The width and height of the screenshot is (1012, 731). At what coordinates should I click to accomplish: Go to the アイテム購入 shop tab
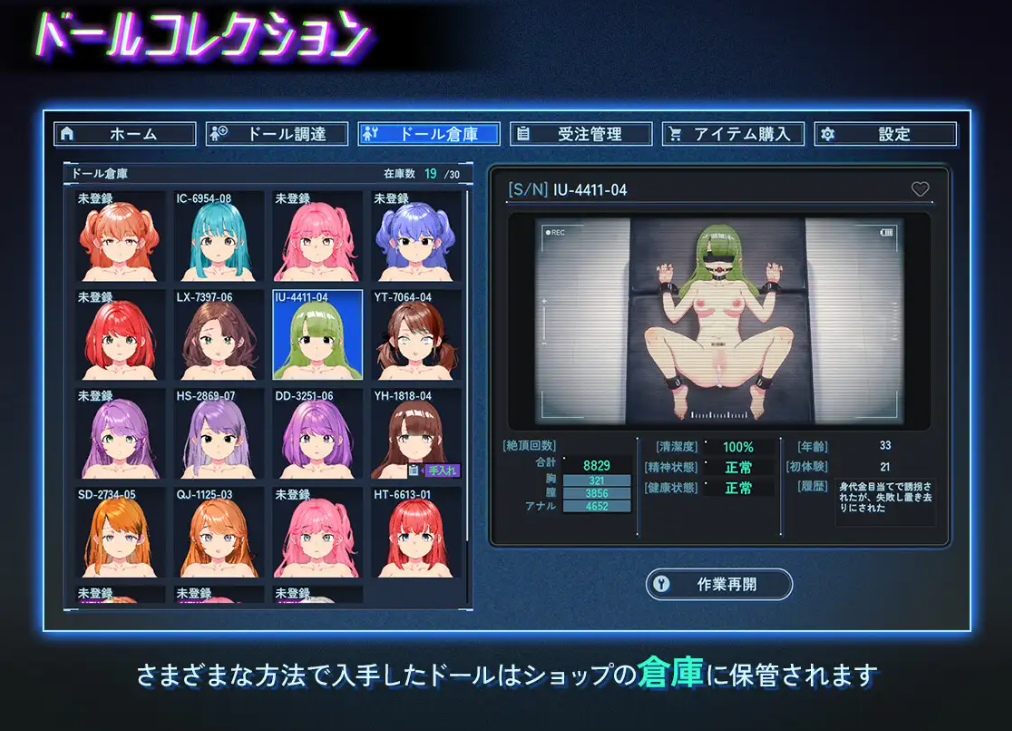pyautogui.click(x=733, y=134)
